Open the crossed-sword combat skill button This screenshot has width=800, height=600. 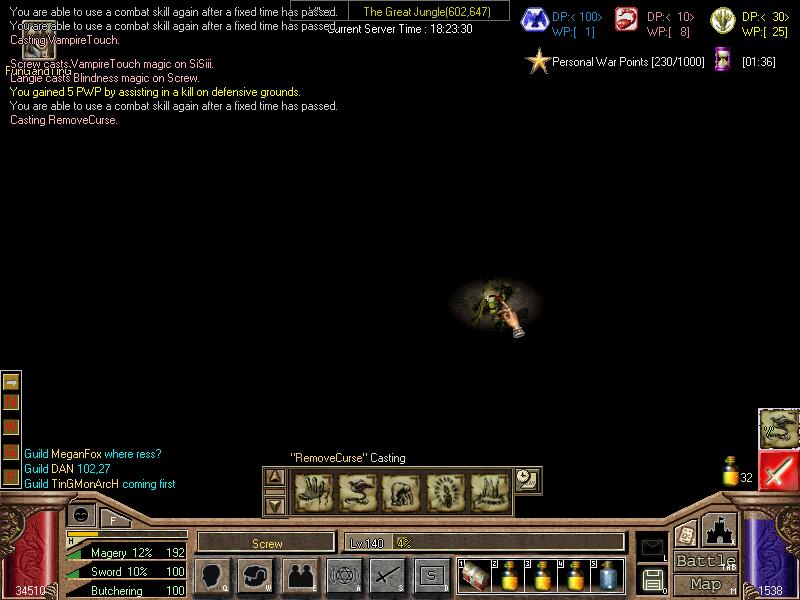[388, 576]
